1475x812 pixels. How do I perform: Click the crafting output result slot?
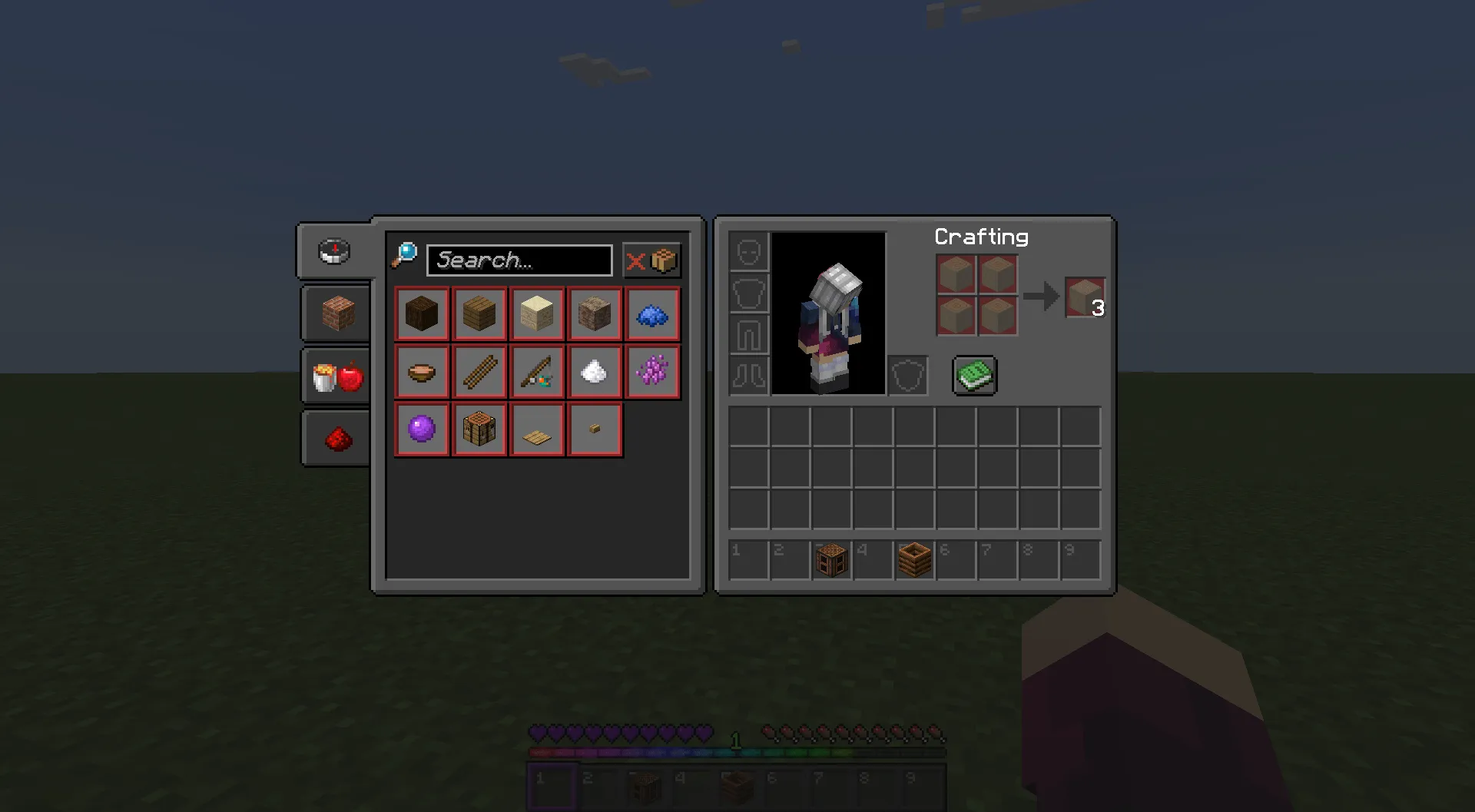(1084, 298)
